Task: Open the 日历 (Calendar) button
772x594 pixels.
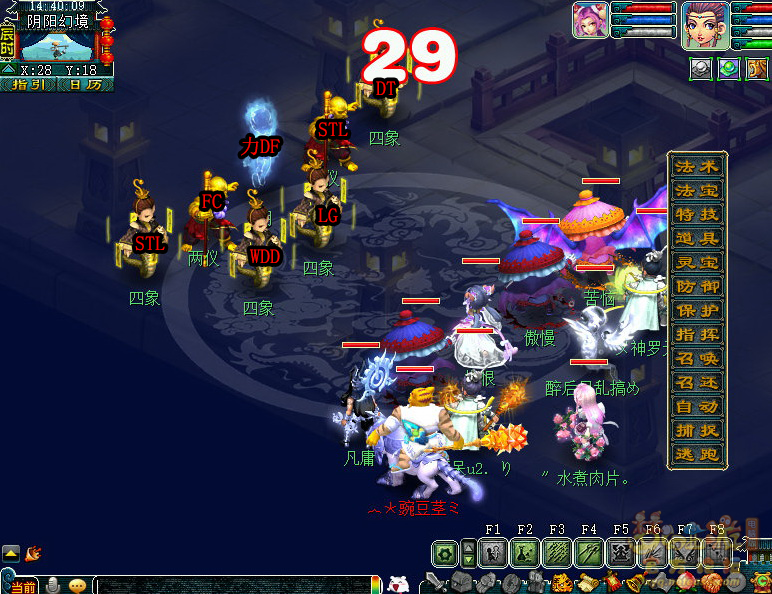Action: point(85,85)
